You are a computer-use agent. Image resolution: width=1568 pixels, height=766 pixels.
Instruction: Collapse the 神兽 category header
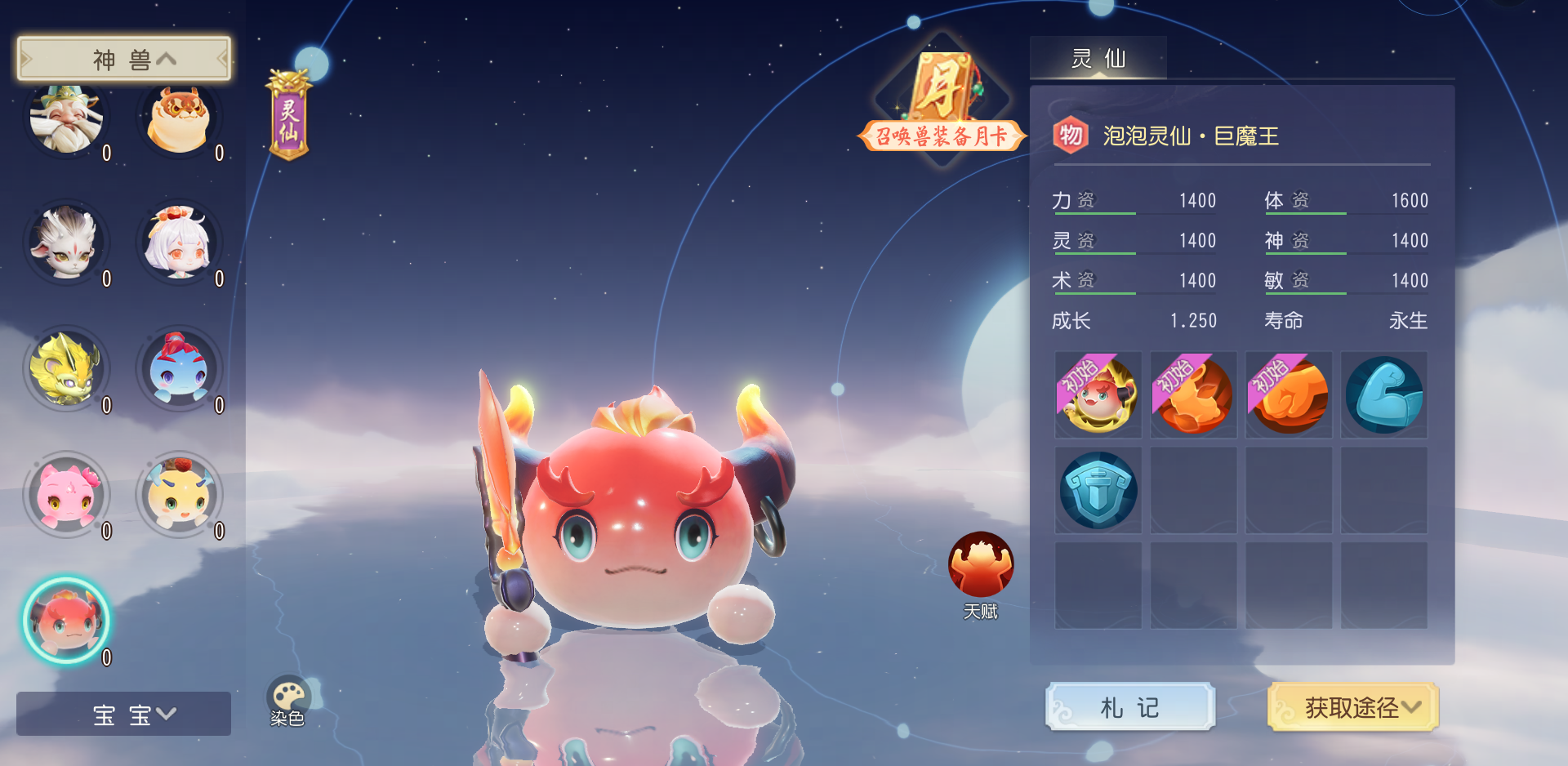(x=124, y=59)
